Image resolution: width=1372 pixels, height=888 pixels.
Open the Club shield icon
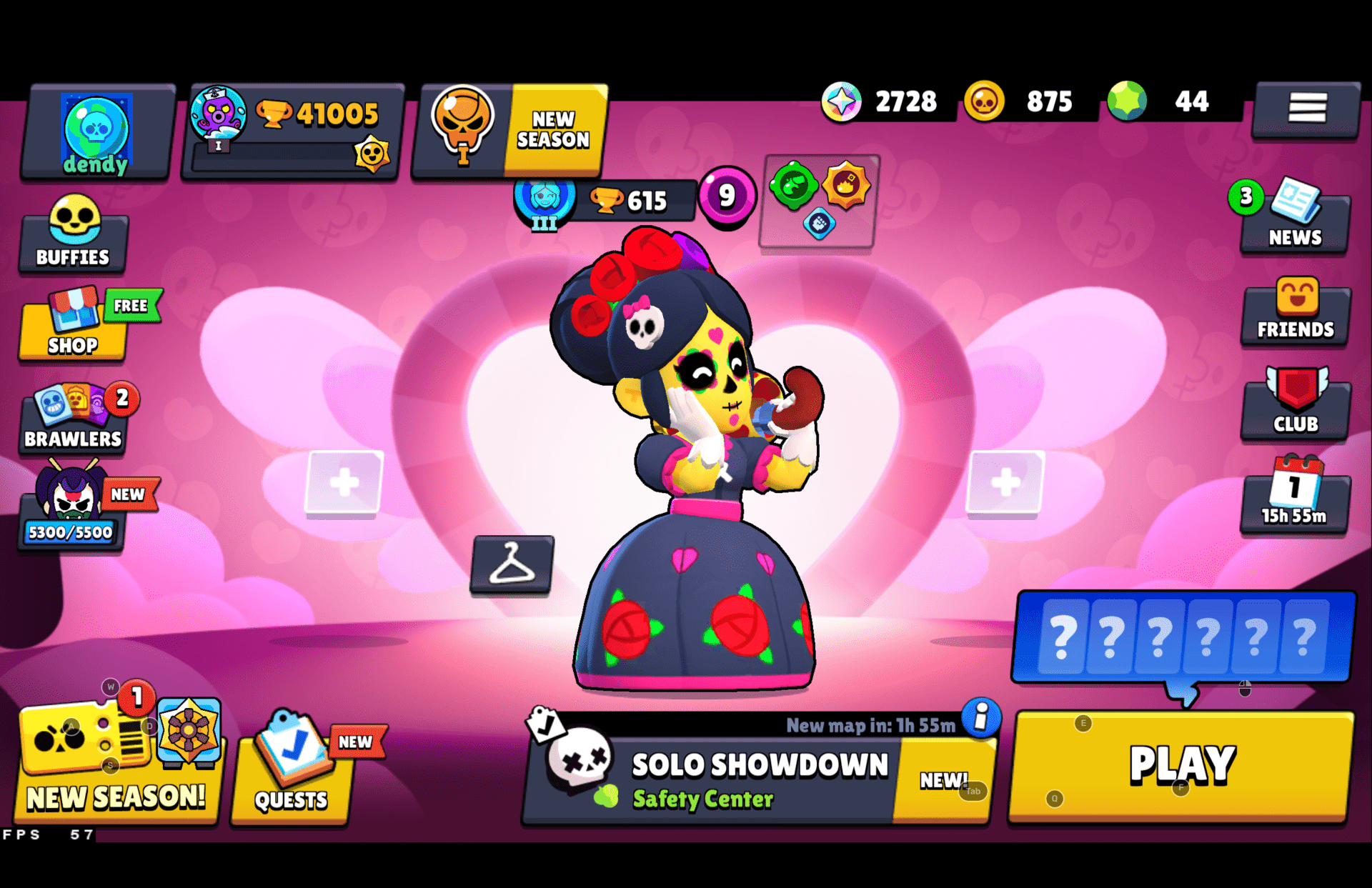click(x=1295, y=407)
